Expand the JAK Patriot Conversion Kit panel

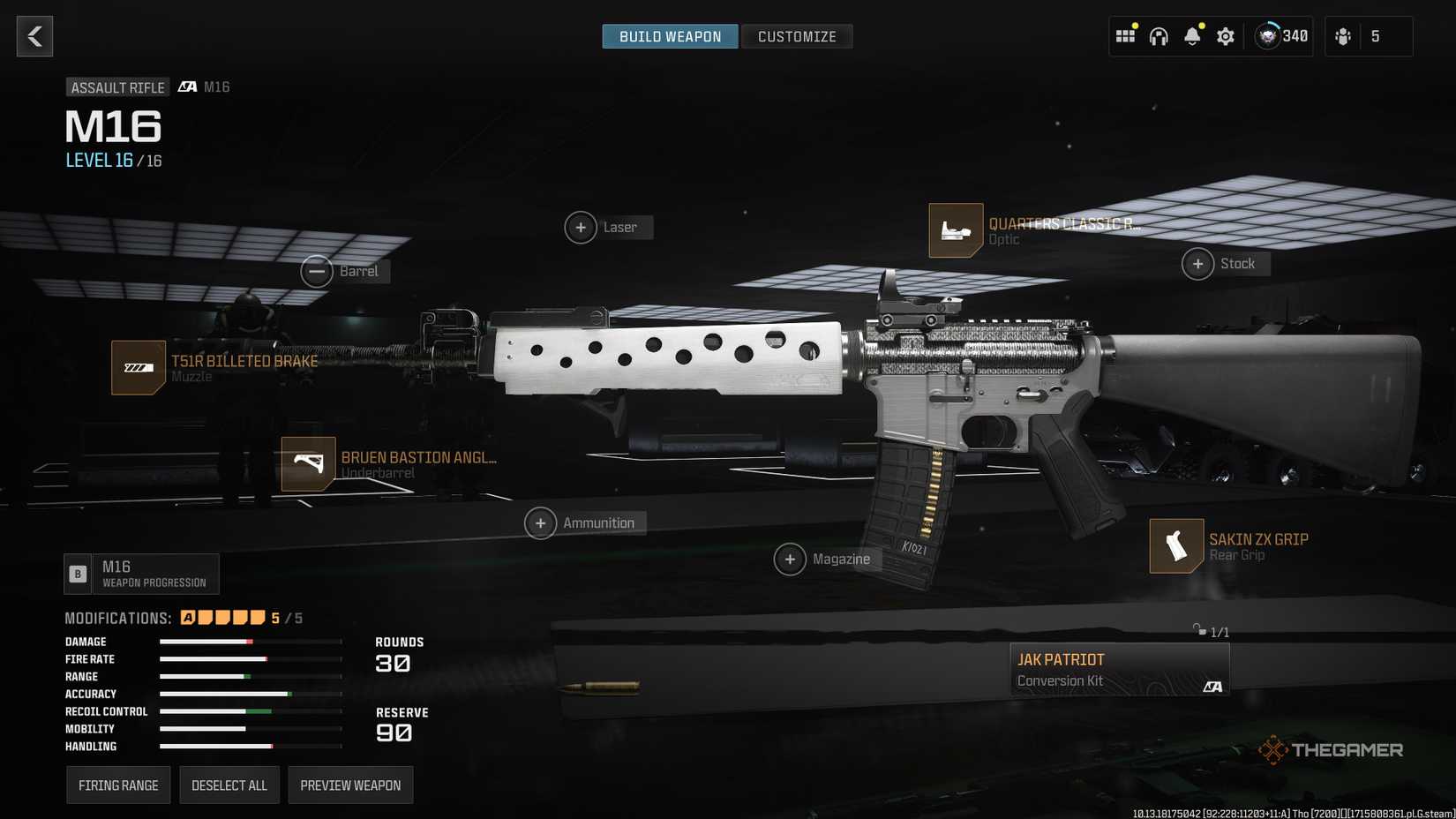click(x=1119, y=669)
